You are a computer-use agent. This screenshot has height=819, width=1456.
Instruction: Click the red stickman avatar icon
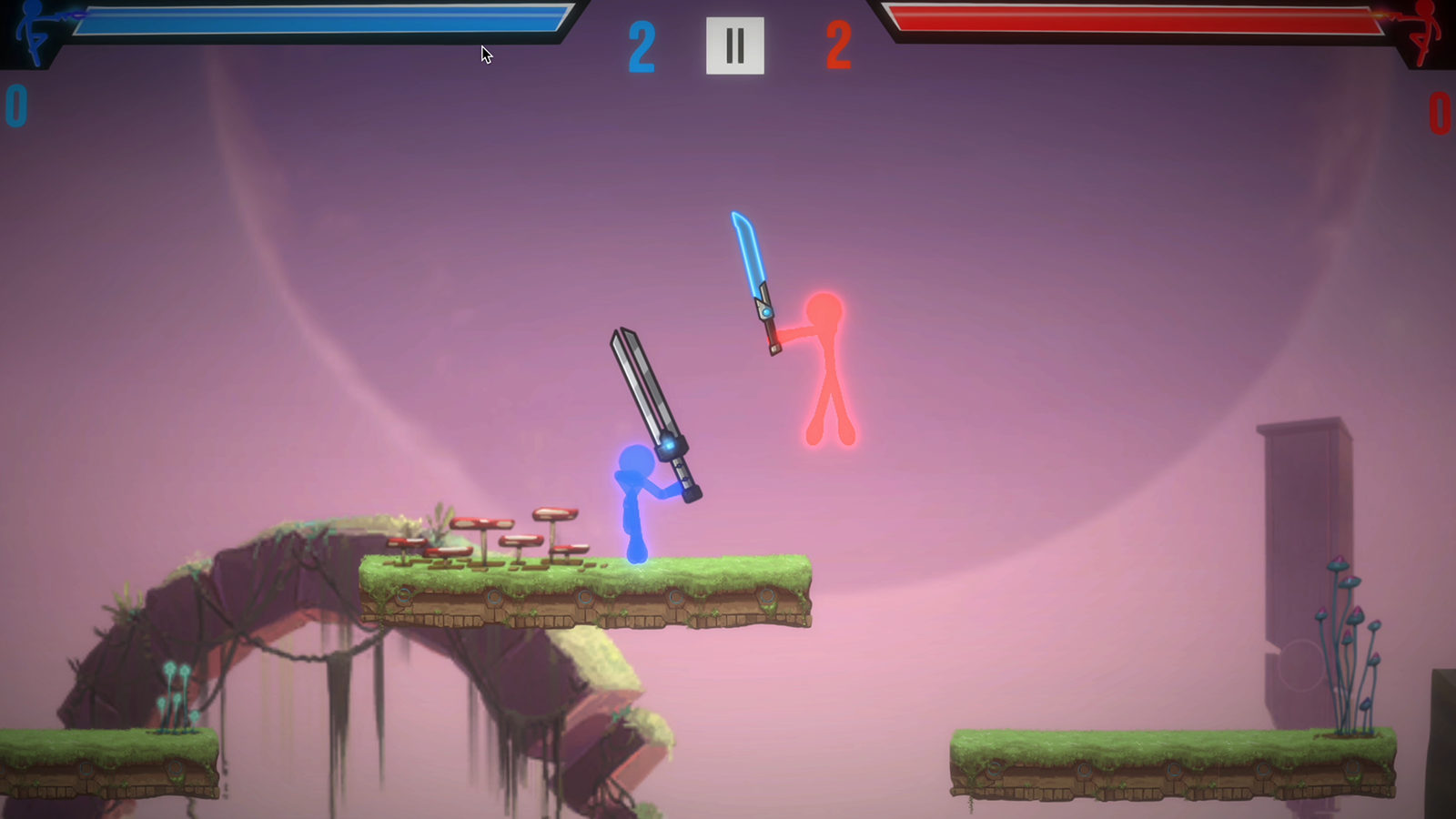1424,32
